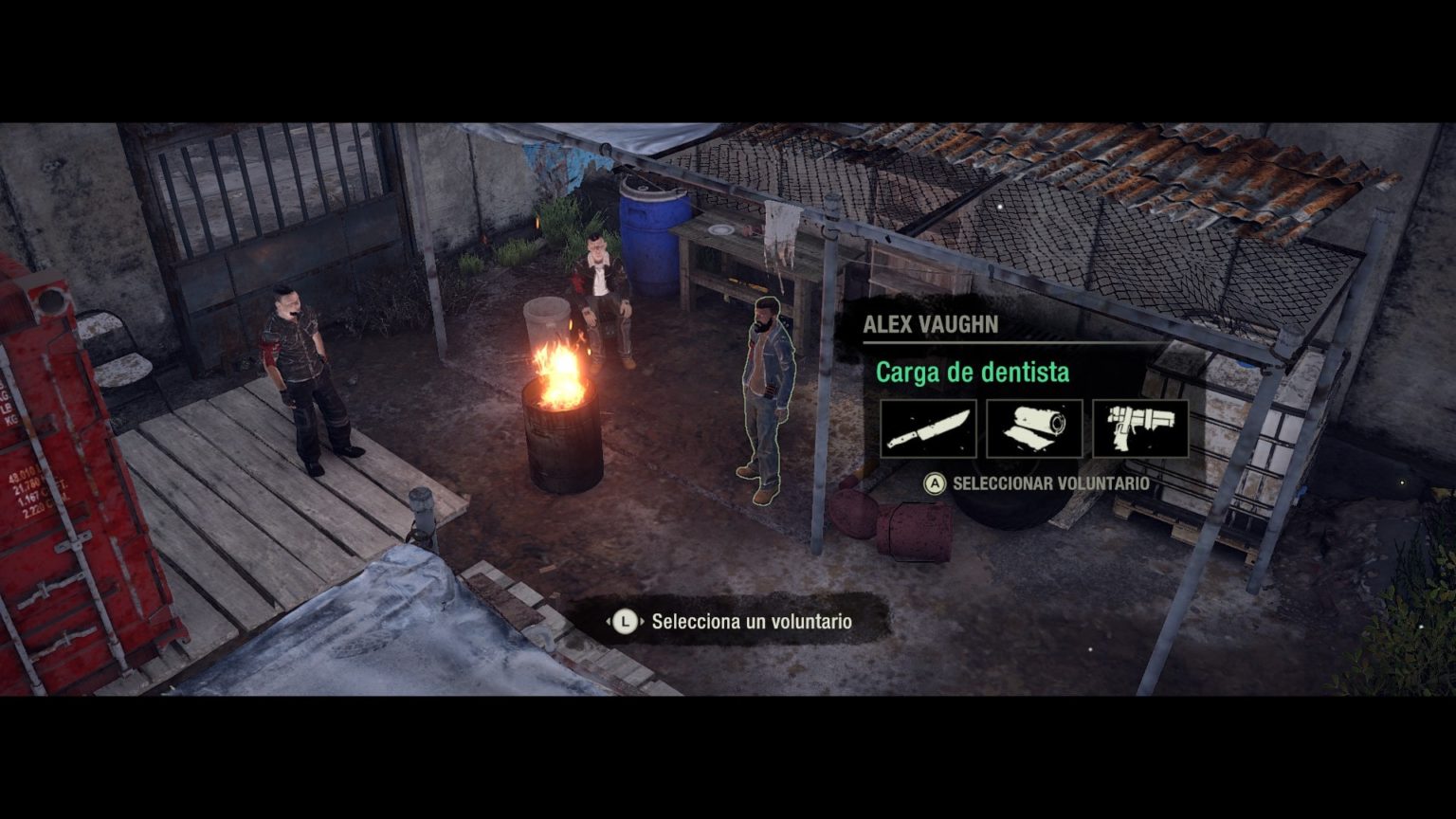Pick the taped pistol weapon slot

pyautogui.click(x=1140, y=428)
